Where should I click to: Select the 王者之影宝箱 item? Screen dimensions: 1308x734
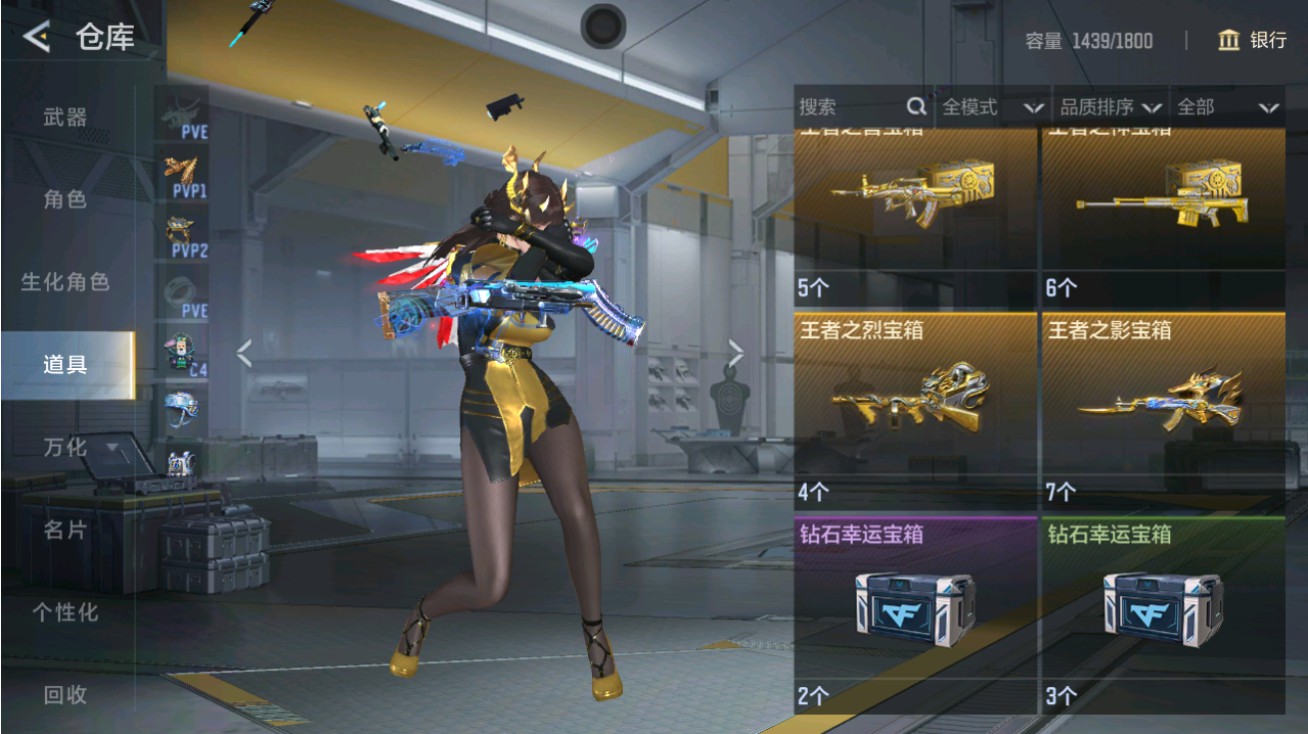[1163, 410]
